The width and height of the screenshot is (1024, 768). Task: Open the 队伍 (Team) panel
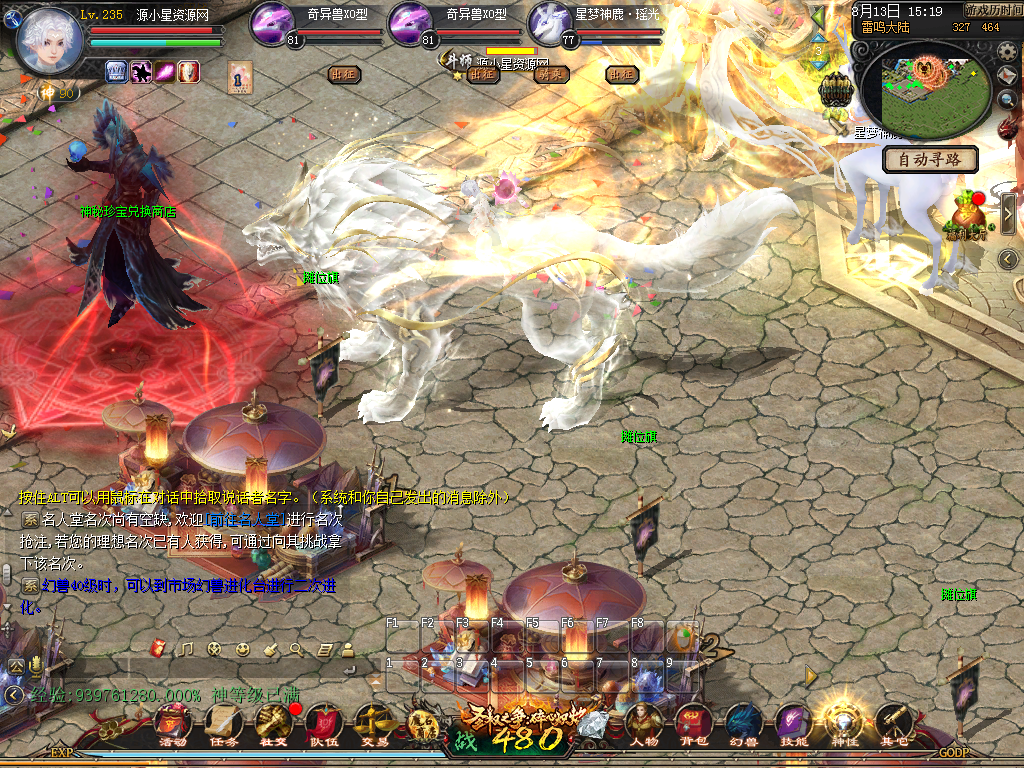click(323, 724)
